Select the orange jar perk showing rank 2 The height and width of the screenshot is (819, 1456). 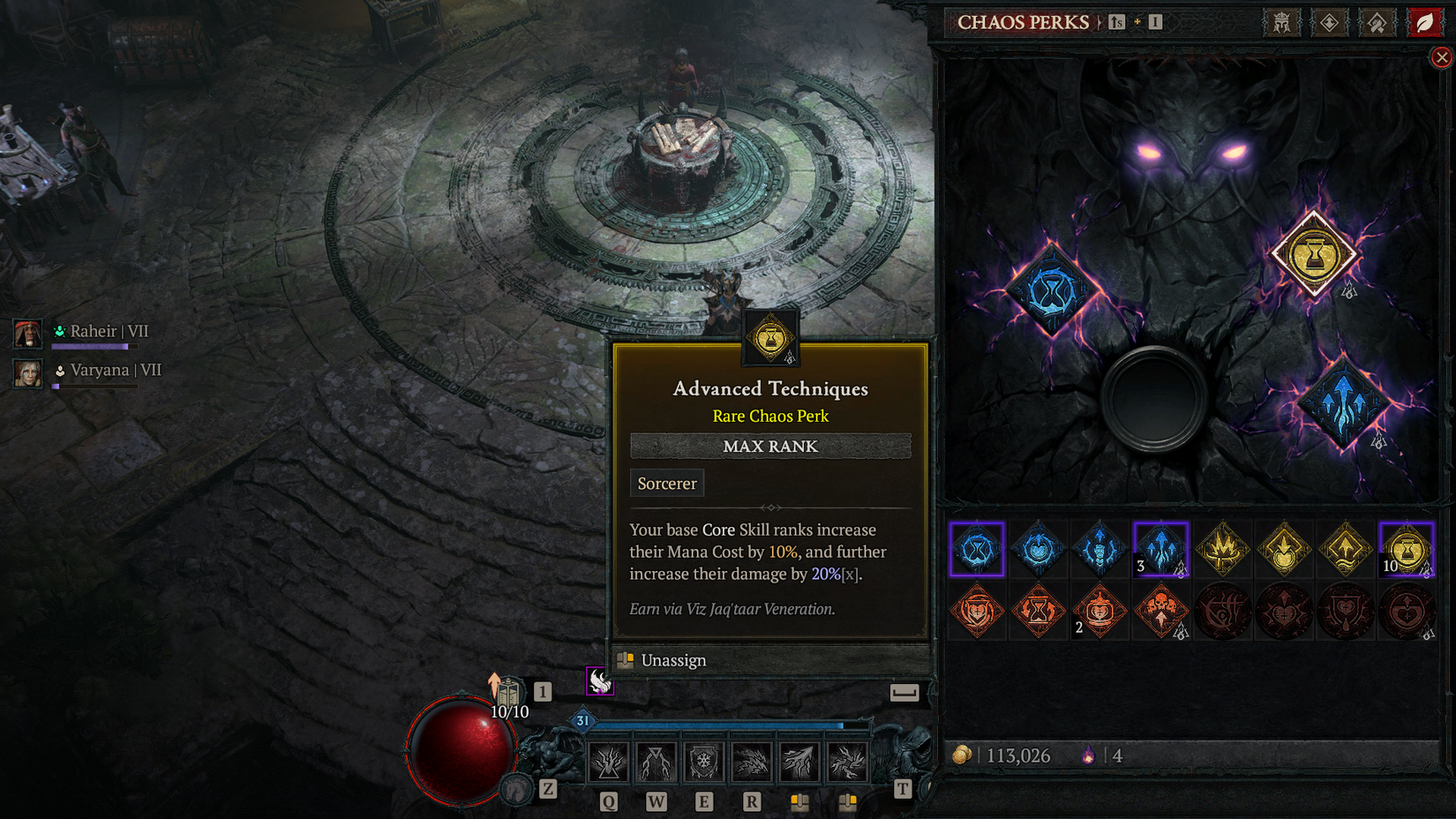[x=1100, y=612]
